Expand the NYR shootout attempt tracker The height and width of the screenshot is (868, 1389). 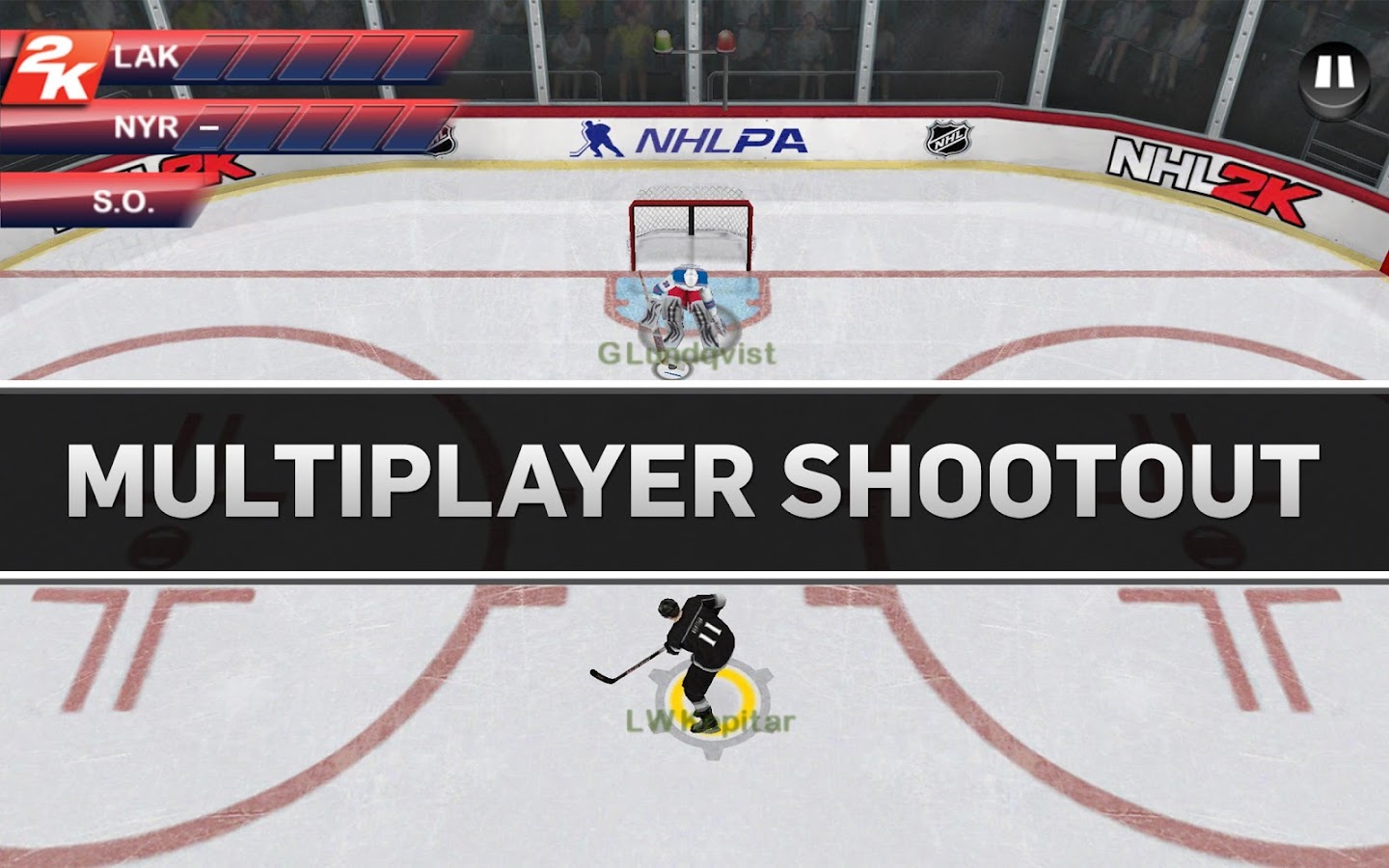pyautogui.click(x=299, y=130)
